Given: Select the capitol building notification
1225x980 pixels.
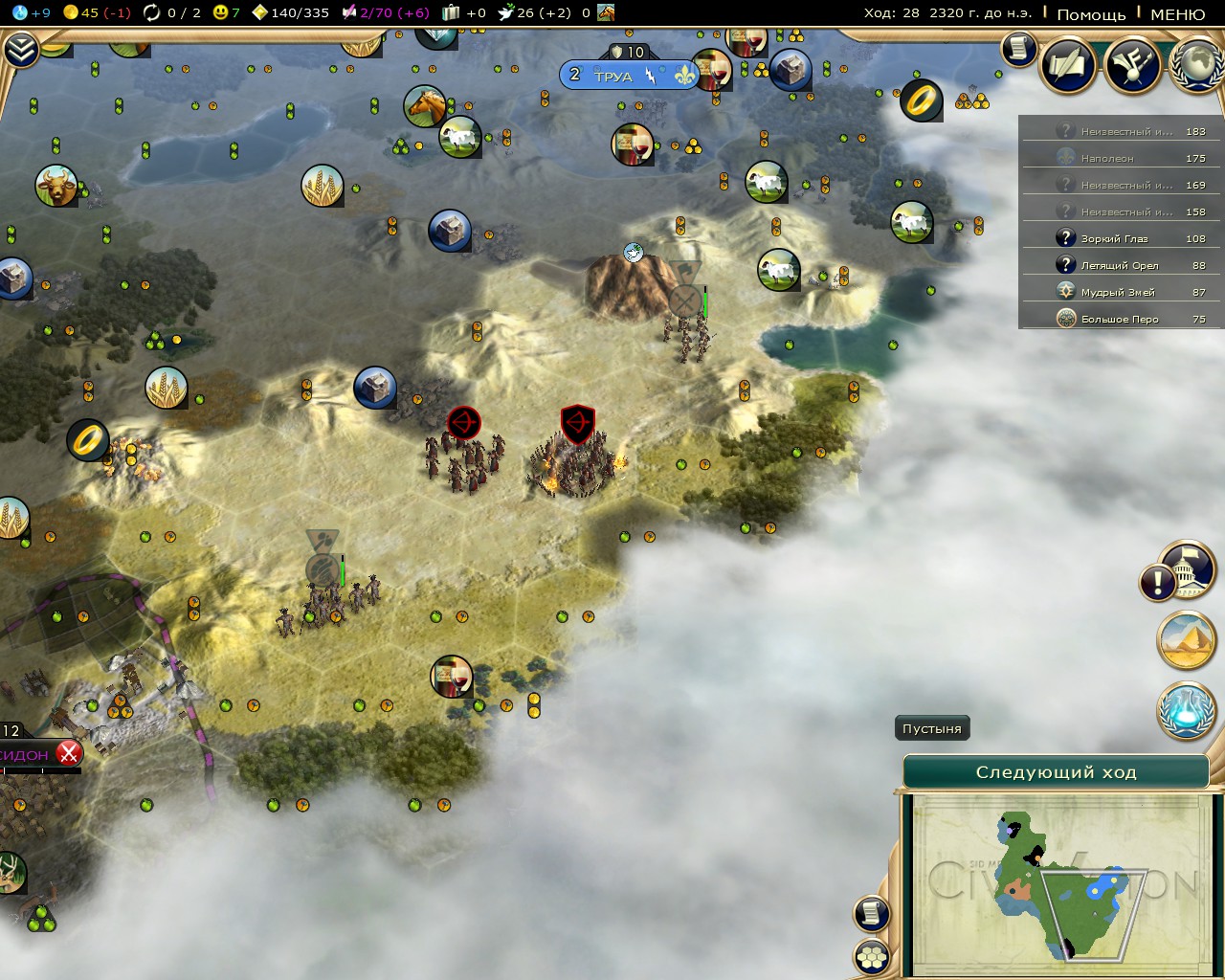Looking at the screenshot, I should click(x=1190, y=570).
